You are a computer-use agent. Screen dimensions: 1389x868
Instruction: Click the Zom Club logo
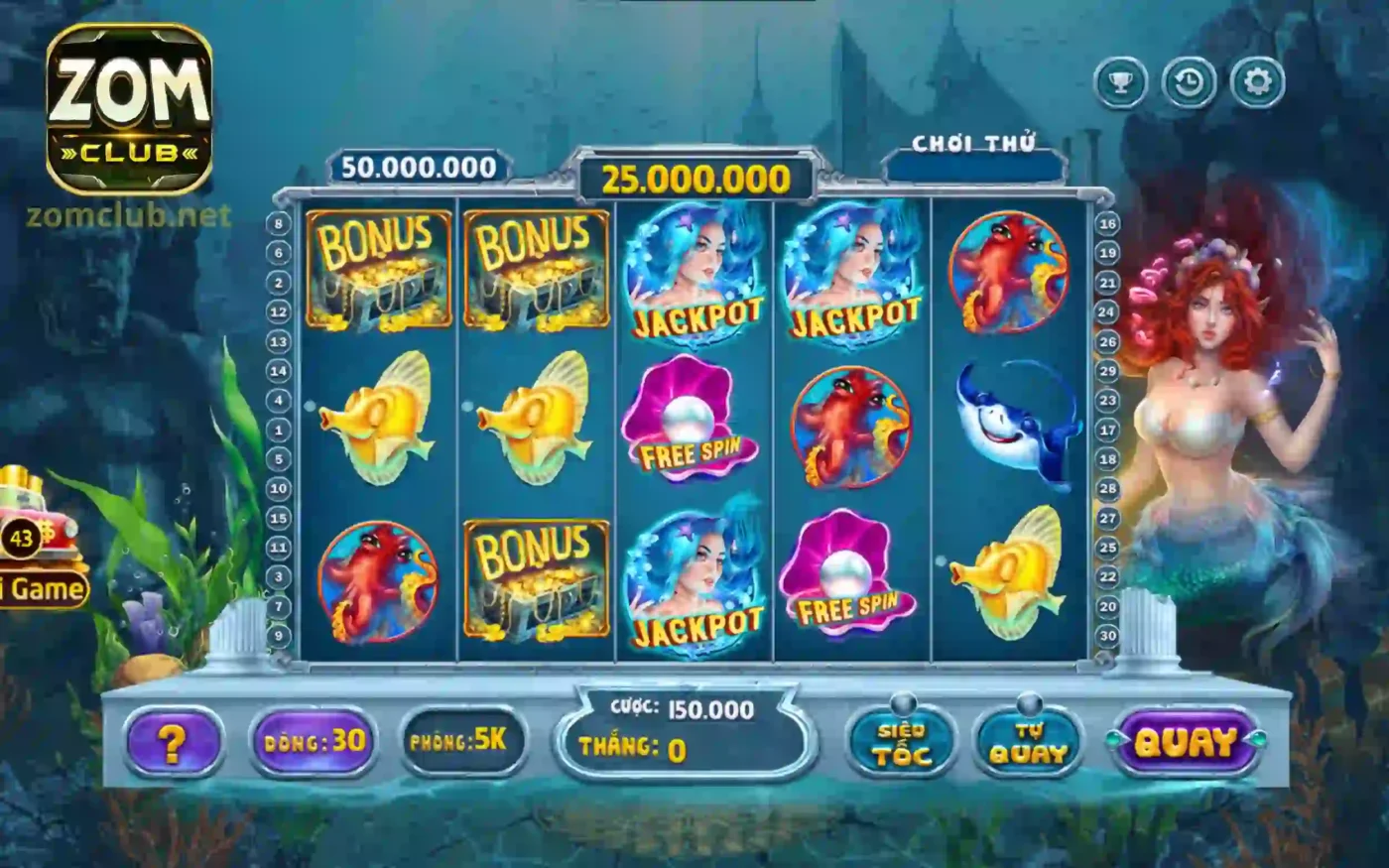129,109
